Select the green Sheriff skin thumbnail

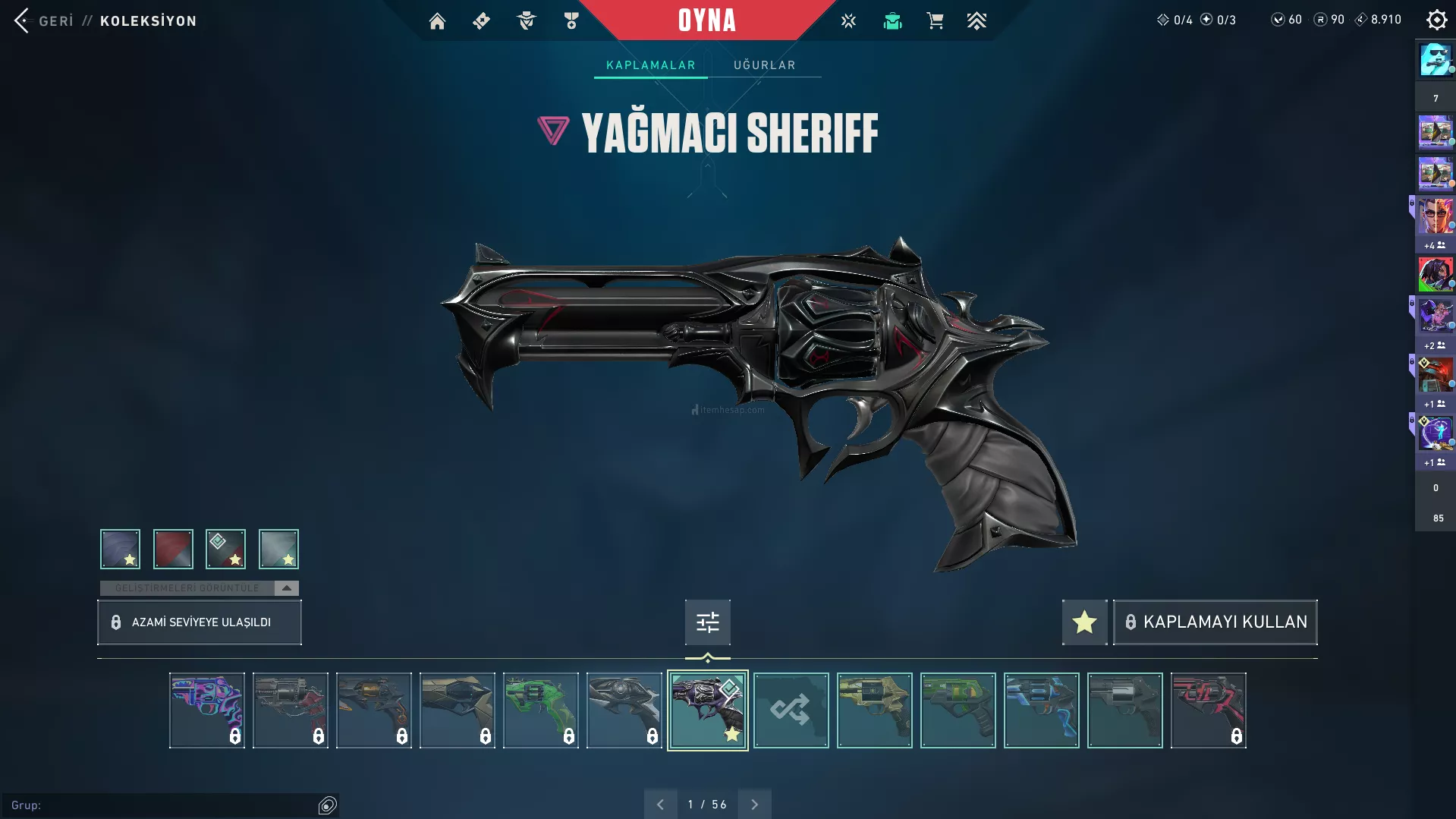click(x=540, y=710)
